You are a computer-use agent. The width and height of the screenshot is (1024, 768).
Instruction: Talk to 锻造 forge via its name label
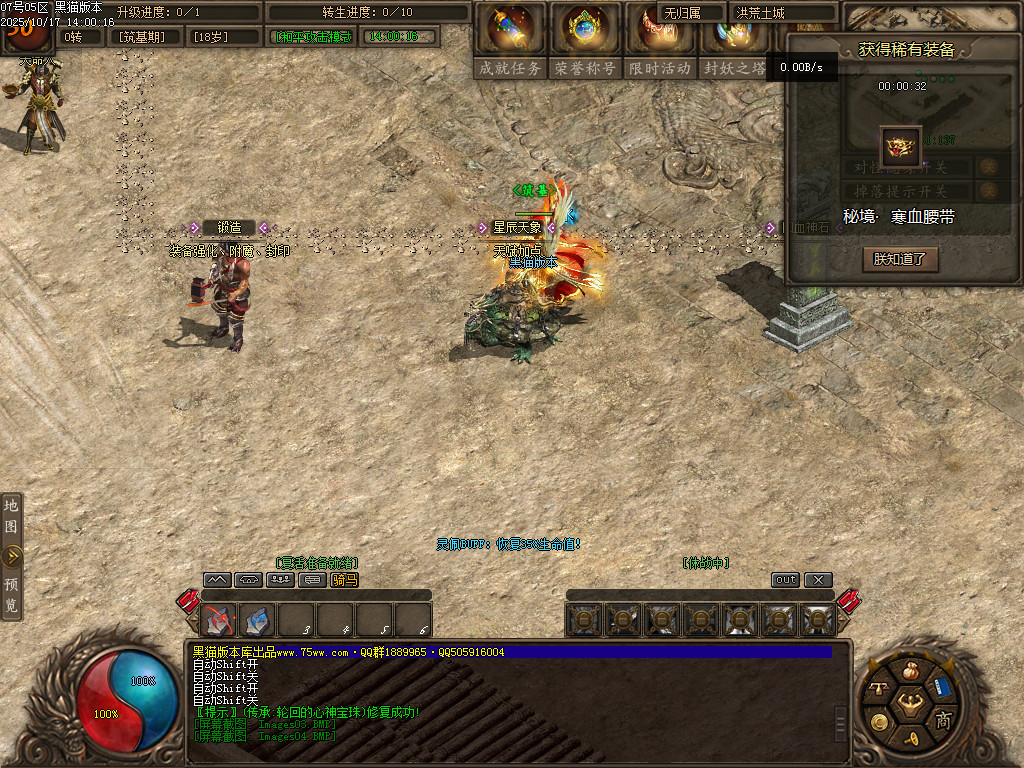[229, 228]
